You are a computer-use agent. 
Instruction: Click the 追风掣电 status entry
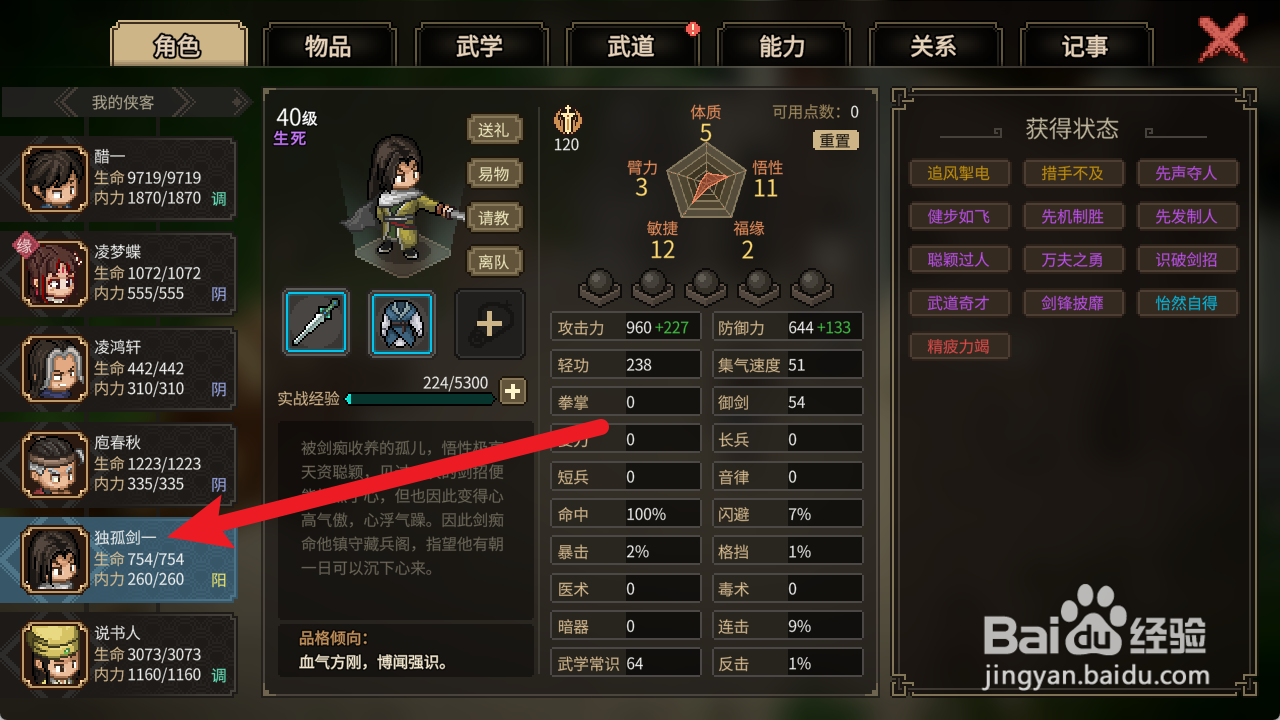tap(959, 173)
